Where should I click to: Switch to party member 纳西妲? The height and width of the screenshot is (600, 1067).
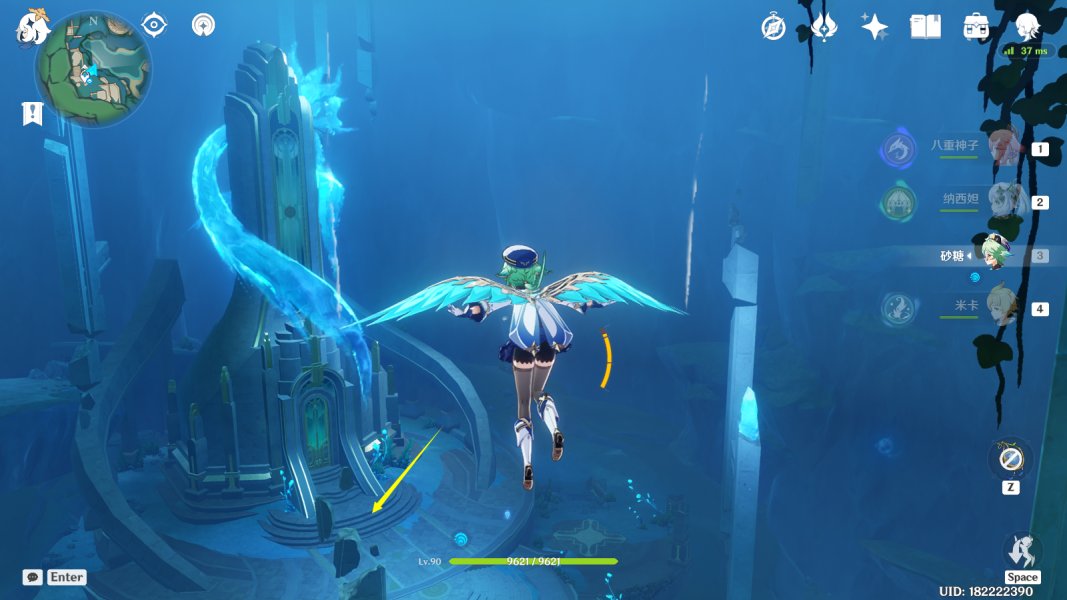(1003, 201)
